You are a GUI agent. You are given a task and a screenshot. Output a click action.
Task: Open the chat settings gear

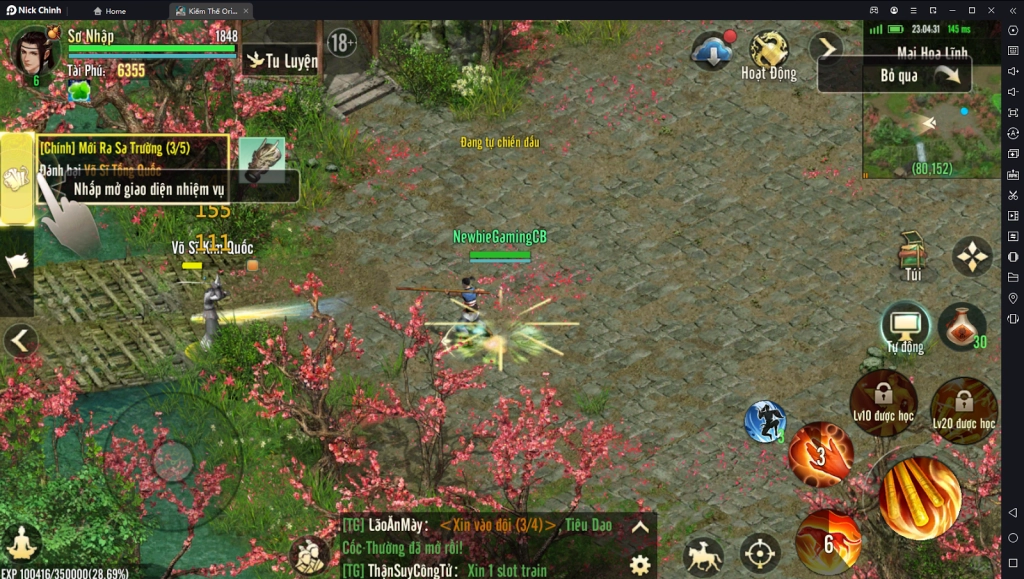coord(640,564)
